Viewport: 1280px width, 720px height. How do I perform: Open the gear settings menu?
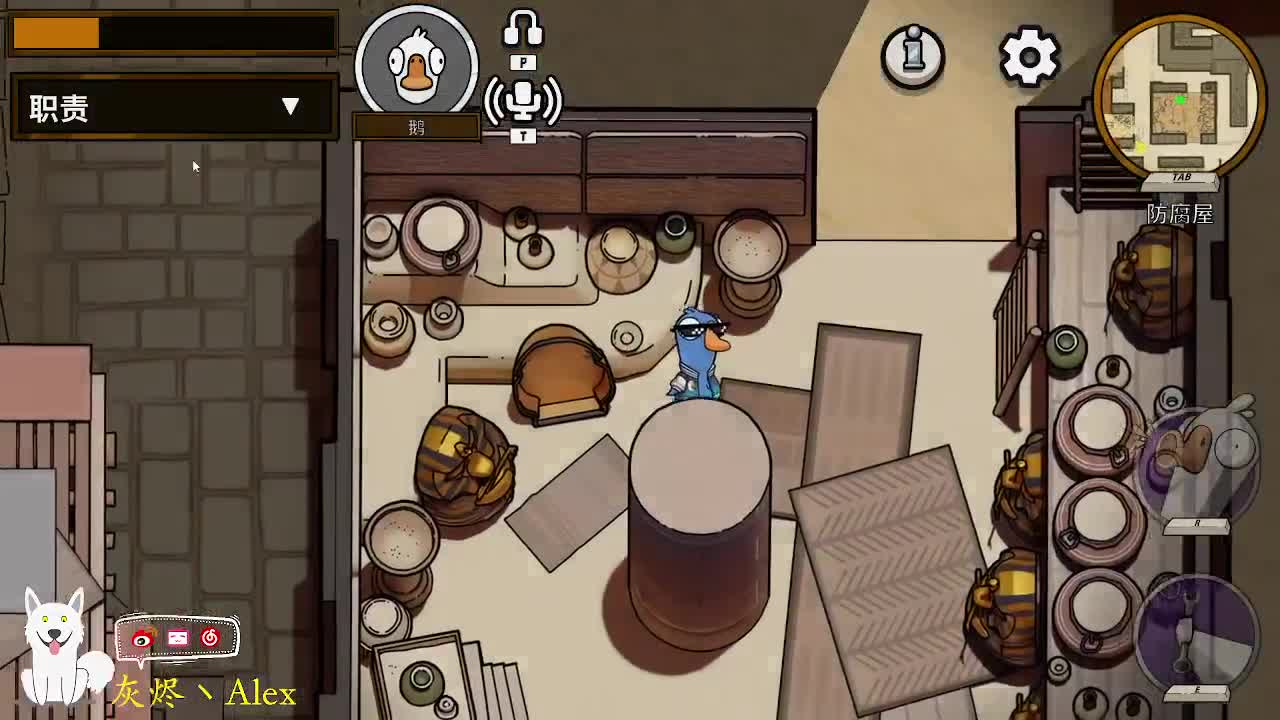point(1029,56)
